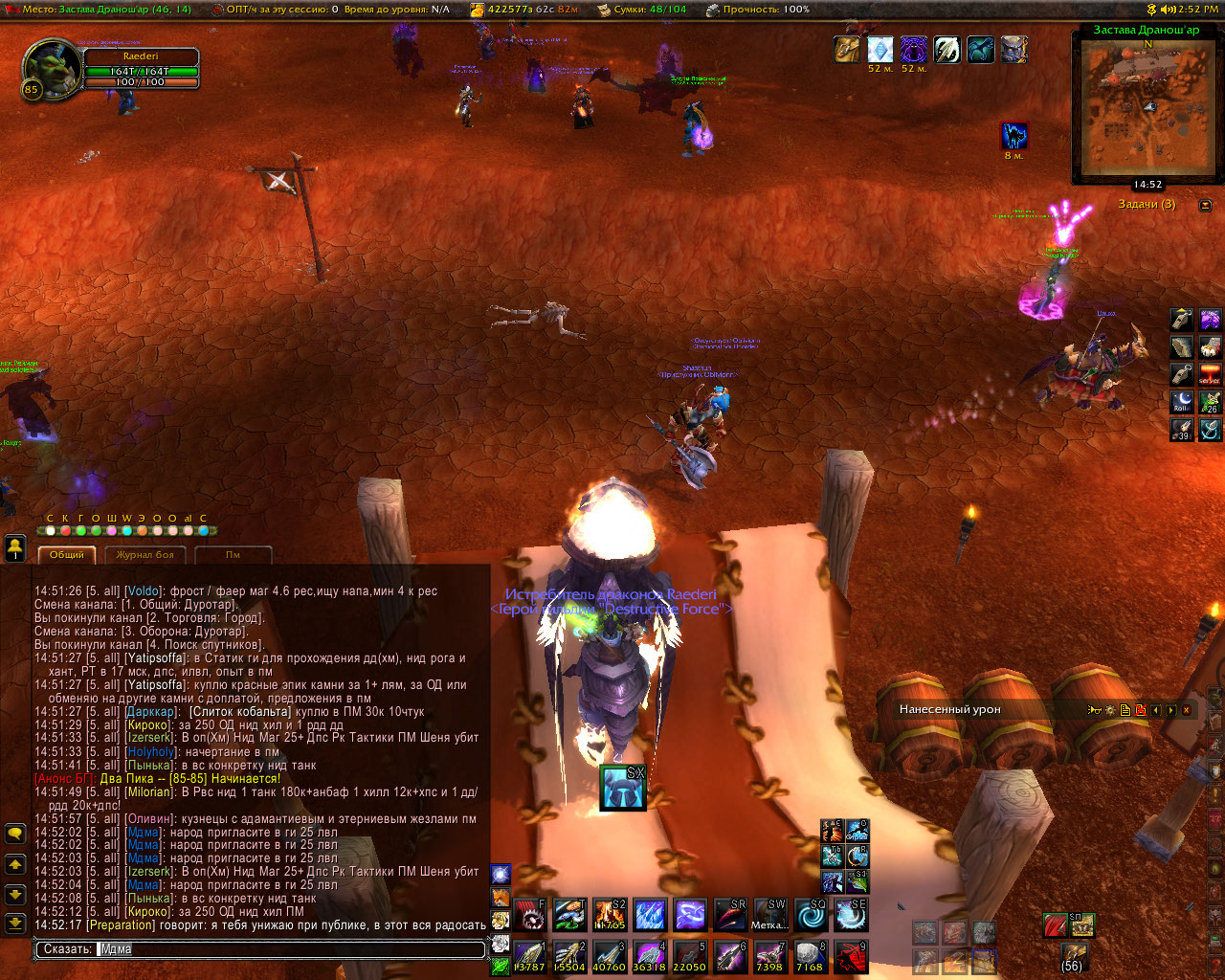Cast the fire ability showing 11765

coord(610,915)
